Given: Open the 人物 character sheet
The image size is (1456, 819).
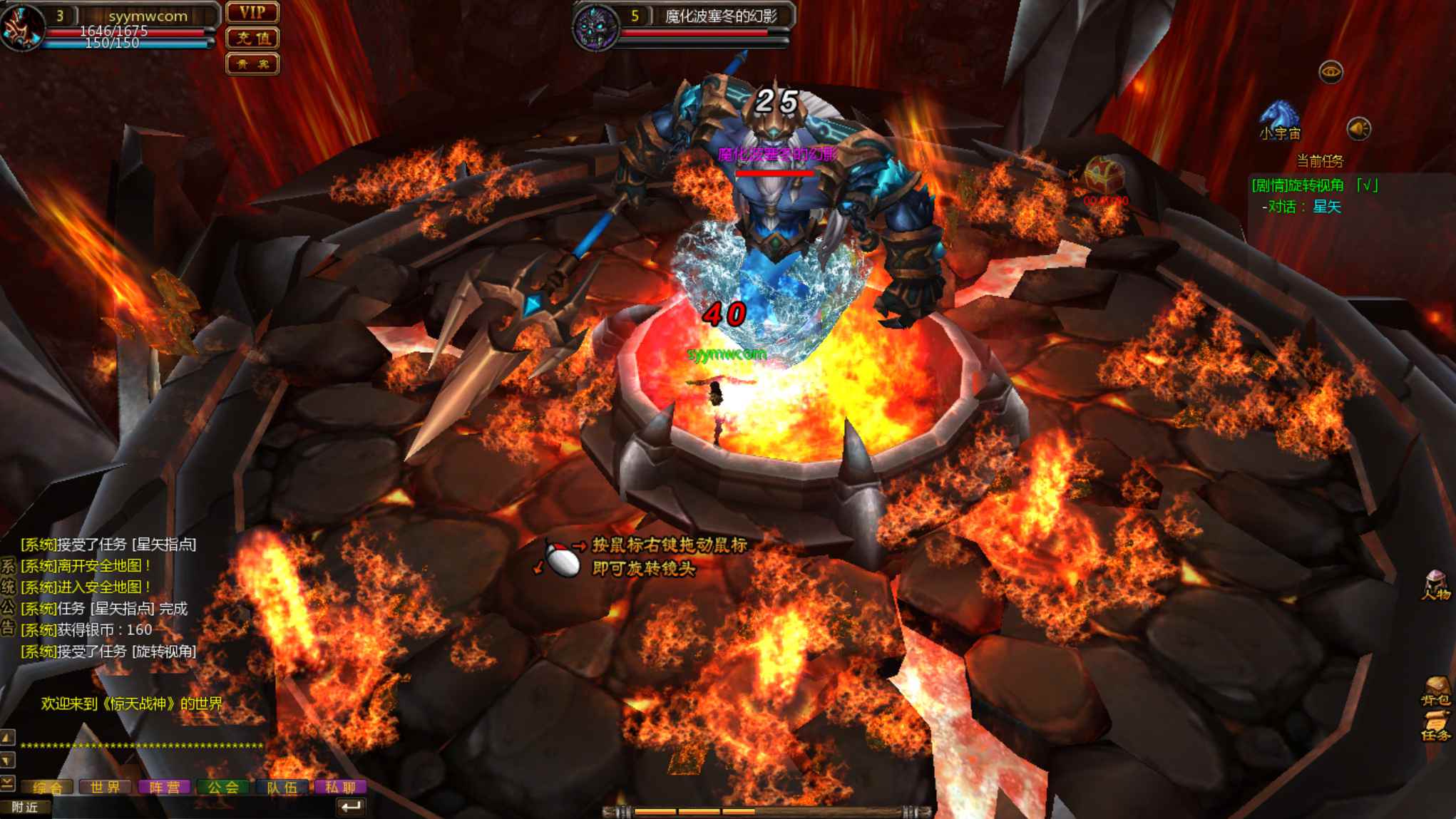Looking at the screenshot, I should 1435,586.
